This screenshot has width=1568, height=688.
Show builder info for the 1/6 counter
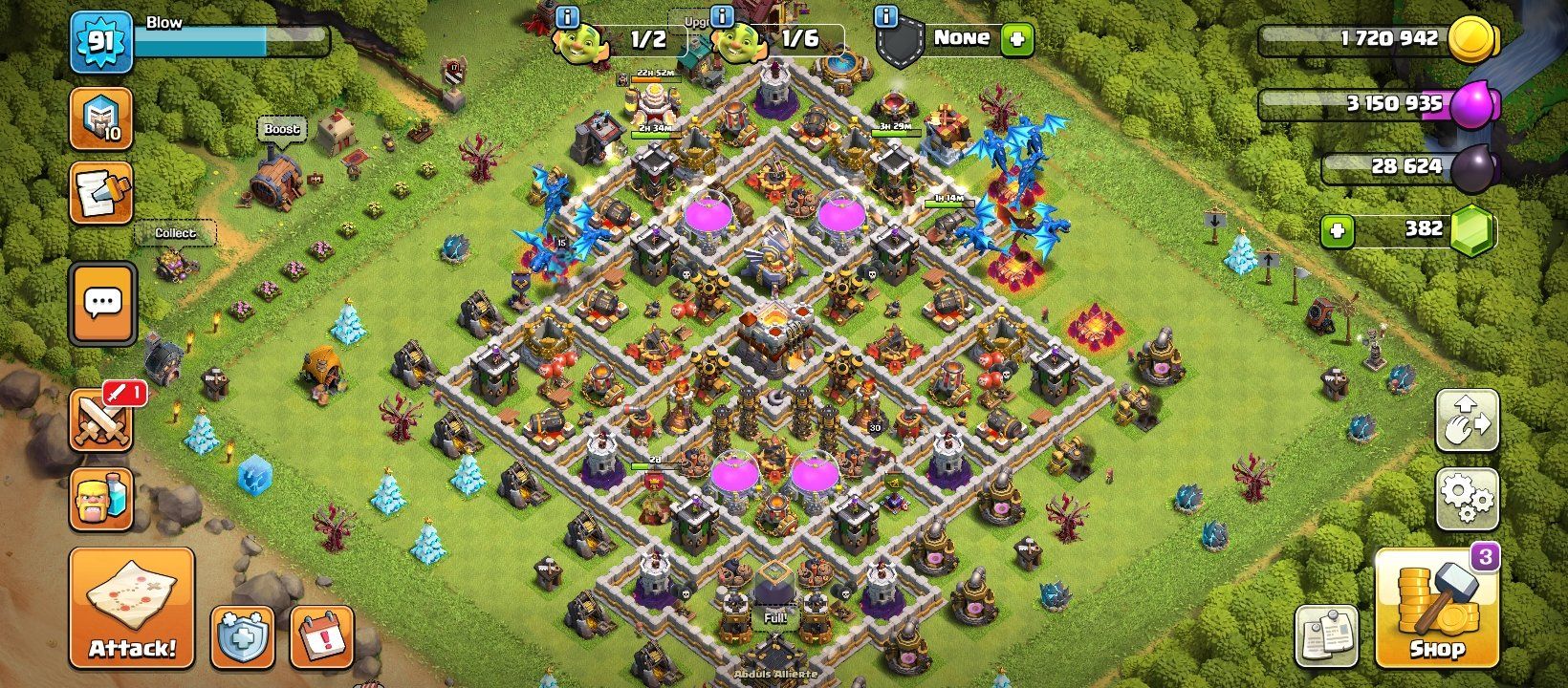coord(722,16)
